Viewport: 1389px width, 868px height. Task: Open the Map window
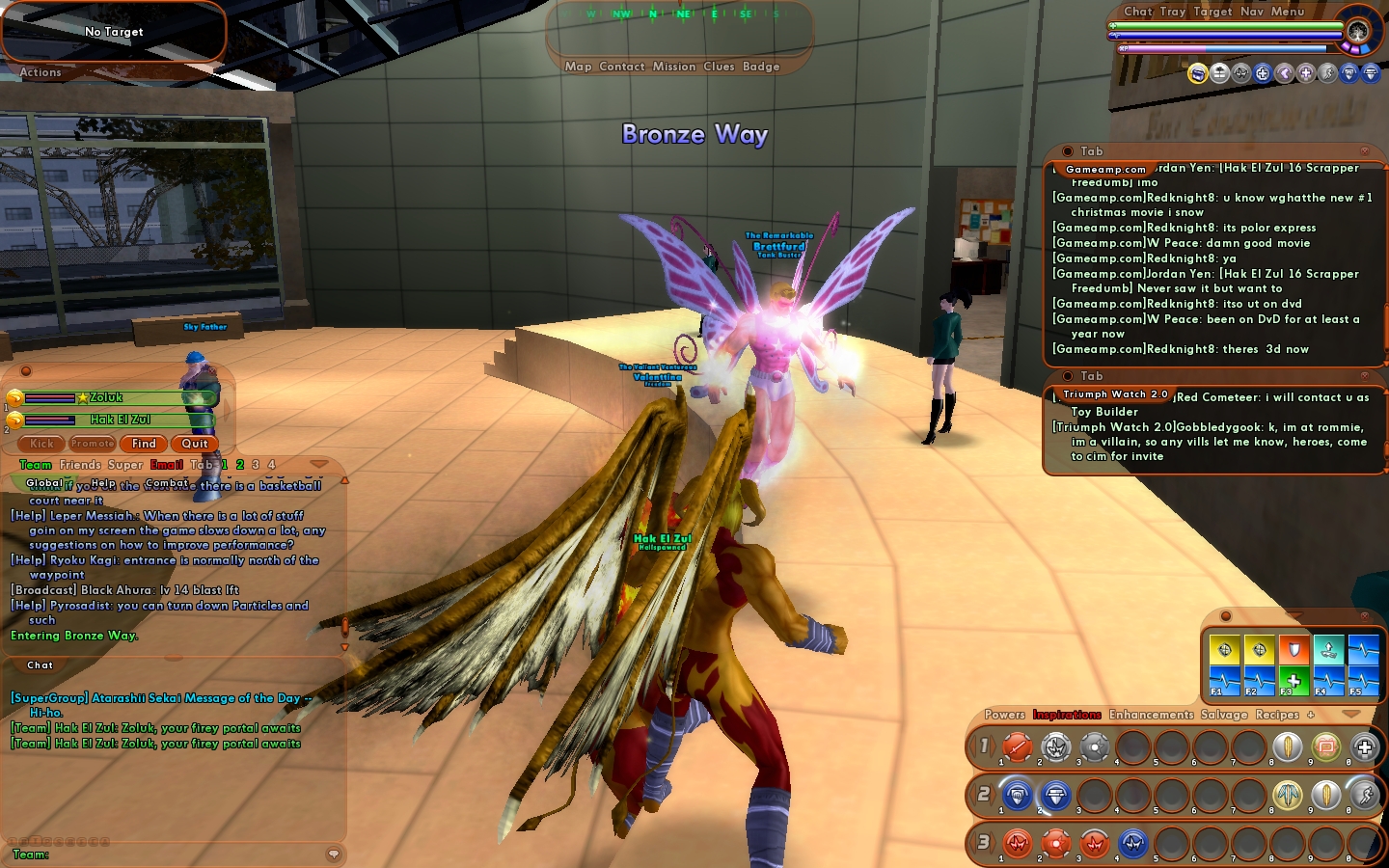pos(578,67)
